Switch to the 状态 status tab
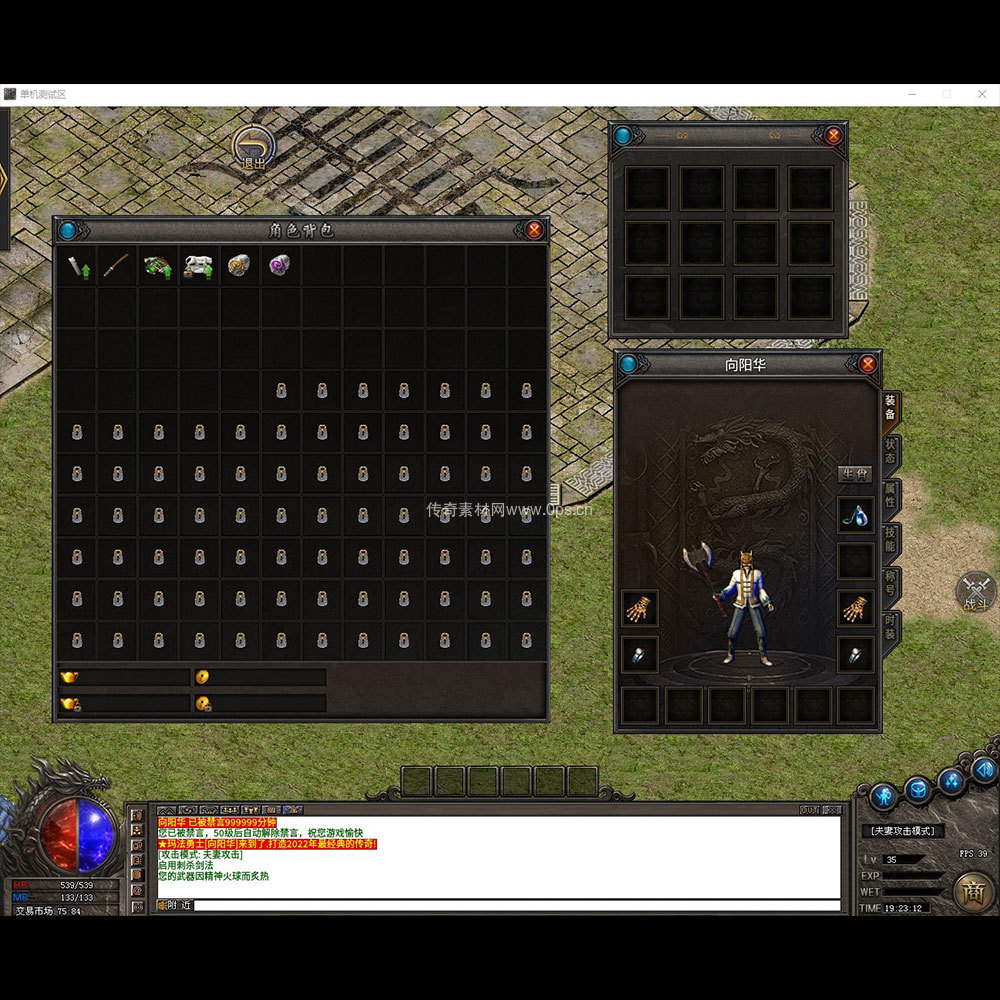The width and height of the screenshot is (1000, 1000). 890,451
